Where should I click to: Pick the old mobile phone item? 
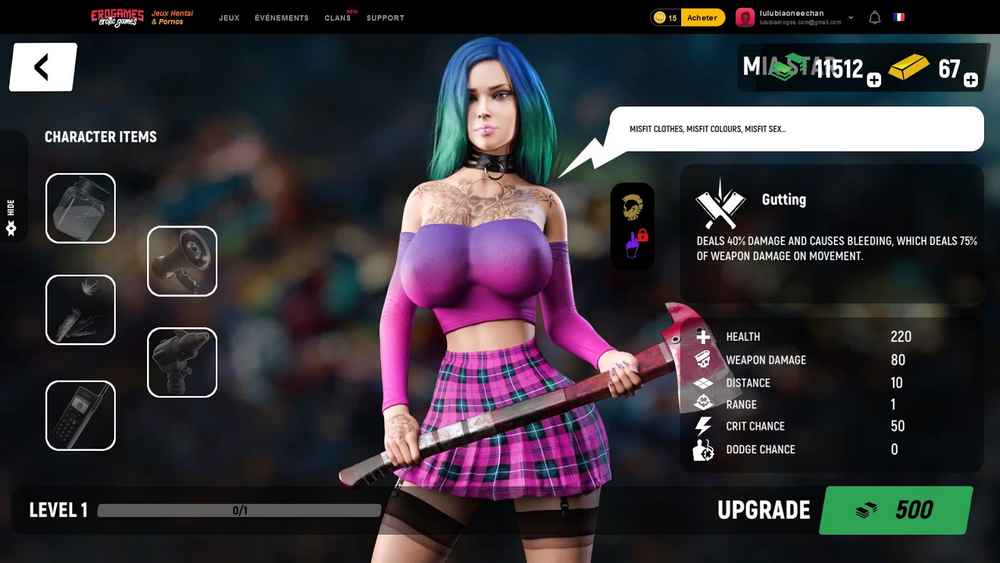[81, 415]
